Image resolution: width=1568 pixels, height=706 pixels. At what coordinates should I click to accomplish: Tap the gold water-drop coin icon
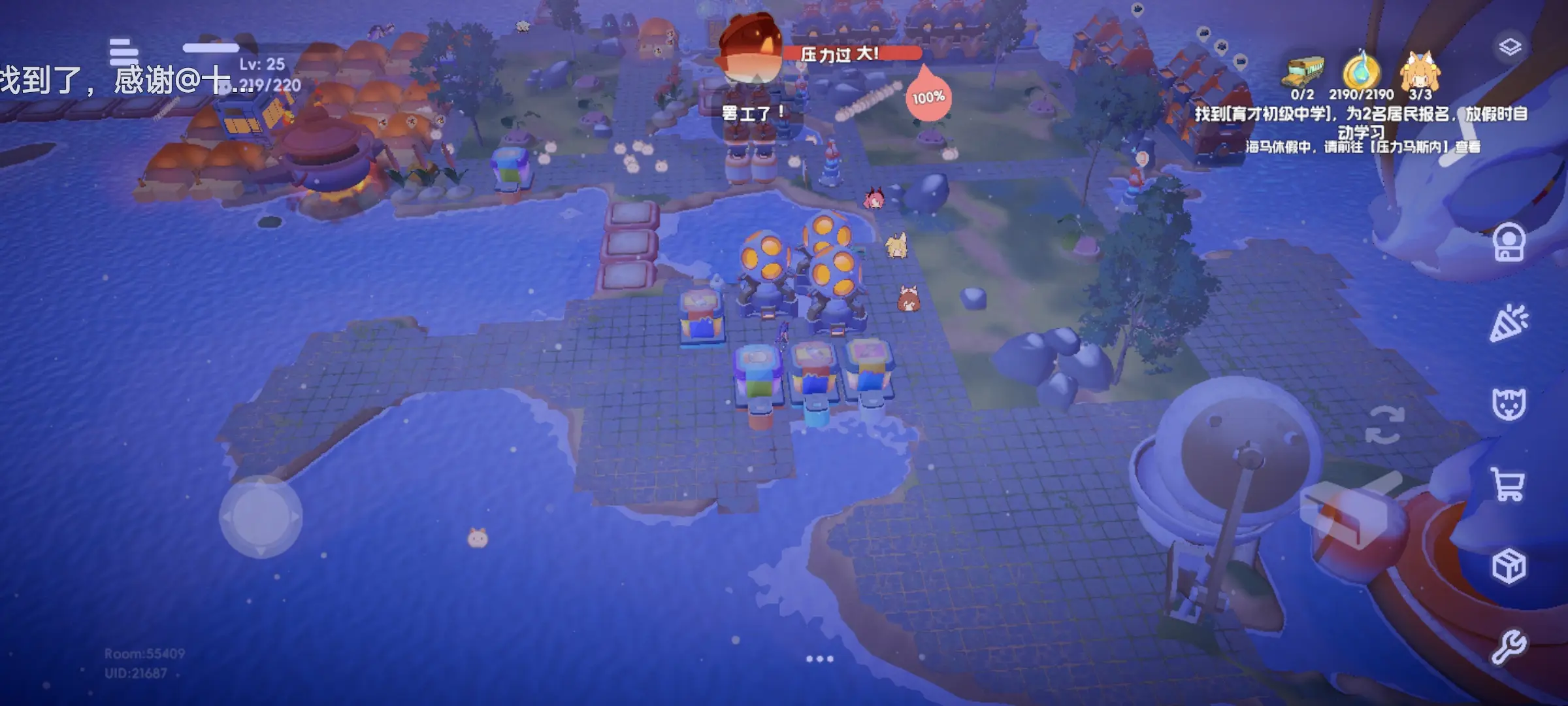1362,71
